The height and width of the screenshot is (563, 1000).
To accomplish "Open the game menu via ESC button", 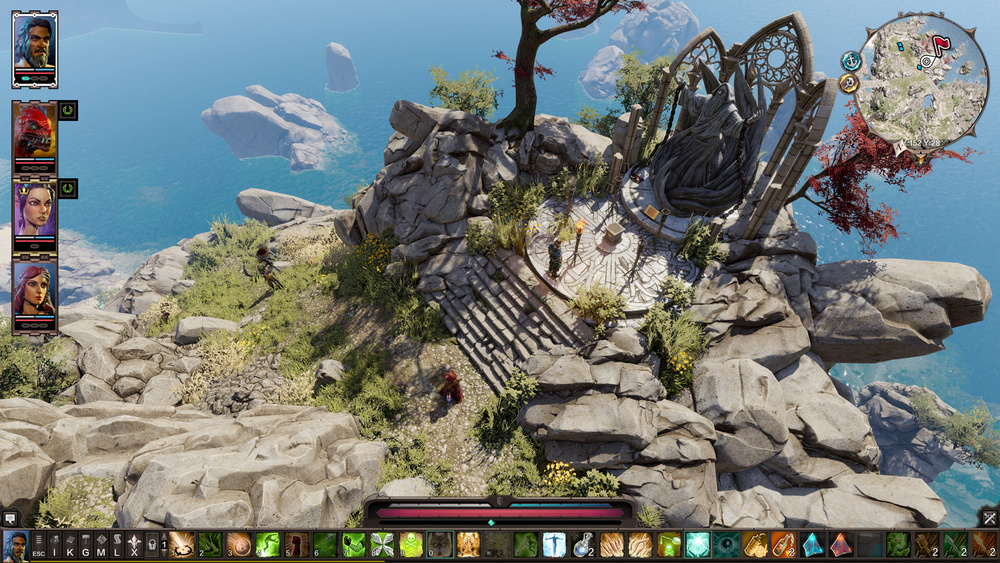I will (x=38, y=545).
